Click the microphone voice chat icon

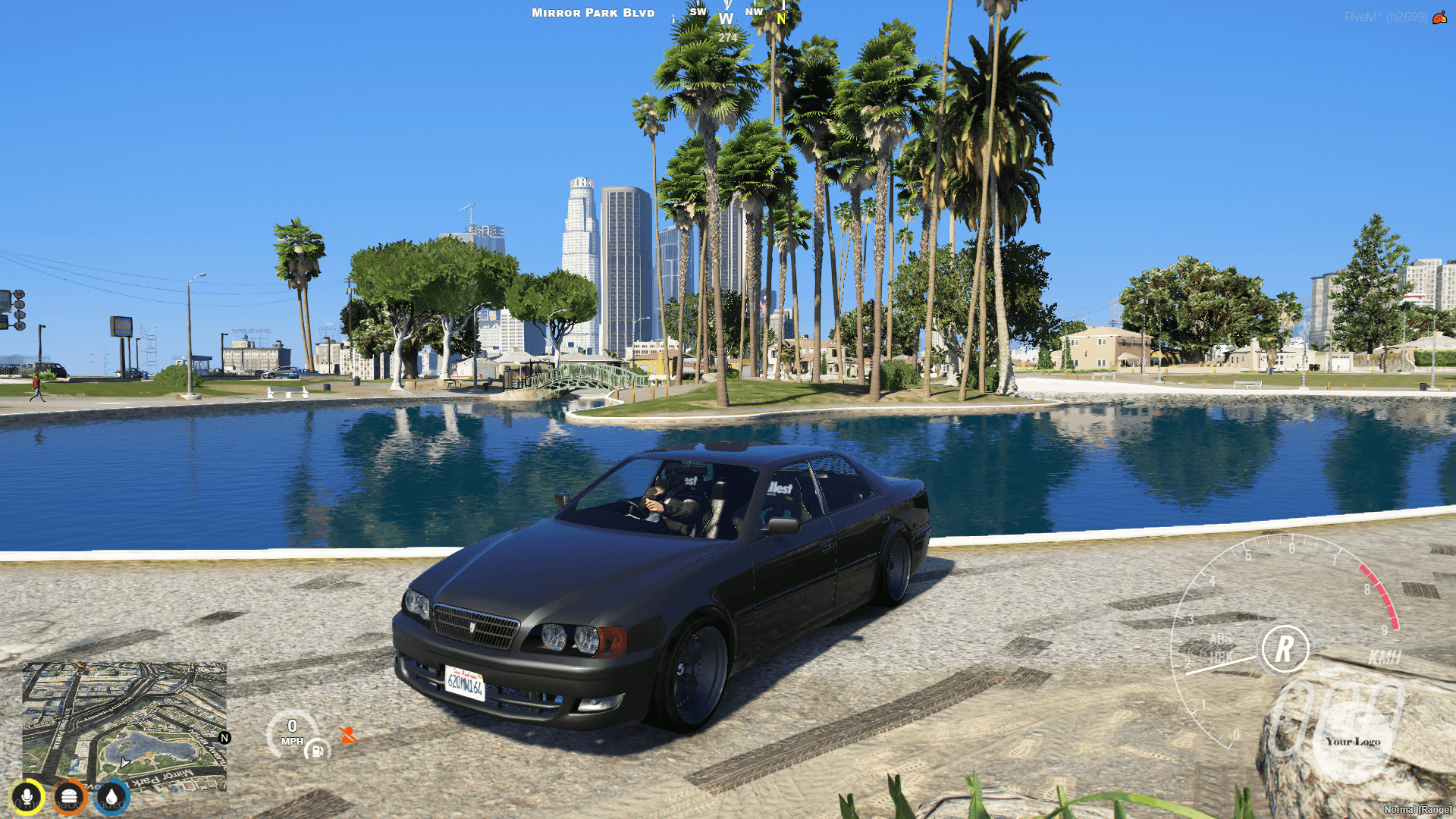click(28, 797)
